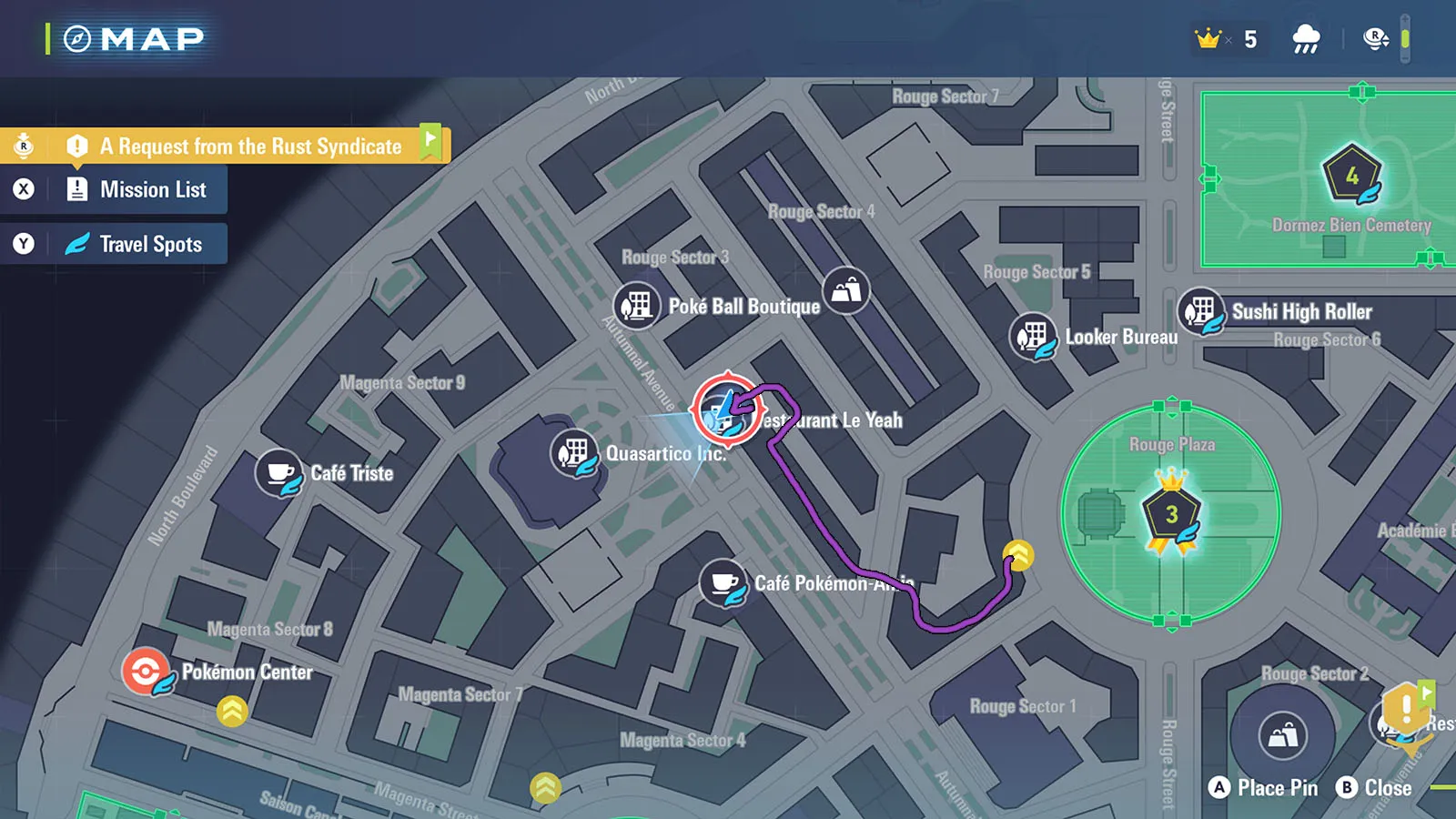Click the shopping bag icon in Rouge Sector 4
The width and height of the screenshot is (1456, 819).
[846, 290]
